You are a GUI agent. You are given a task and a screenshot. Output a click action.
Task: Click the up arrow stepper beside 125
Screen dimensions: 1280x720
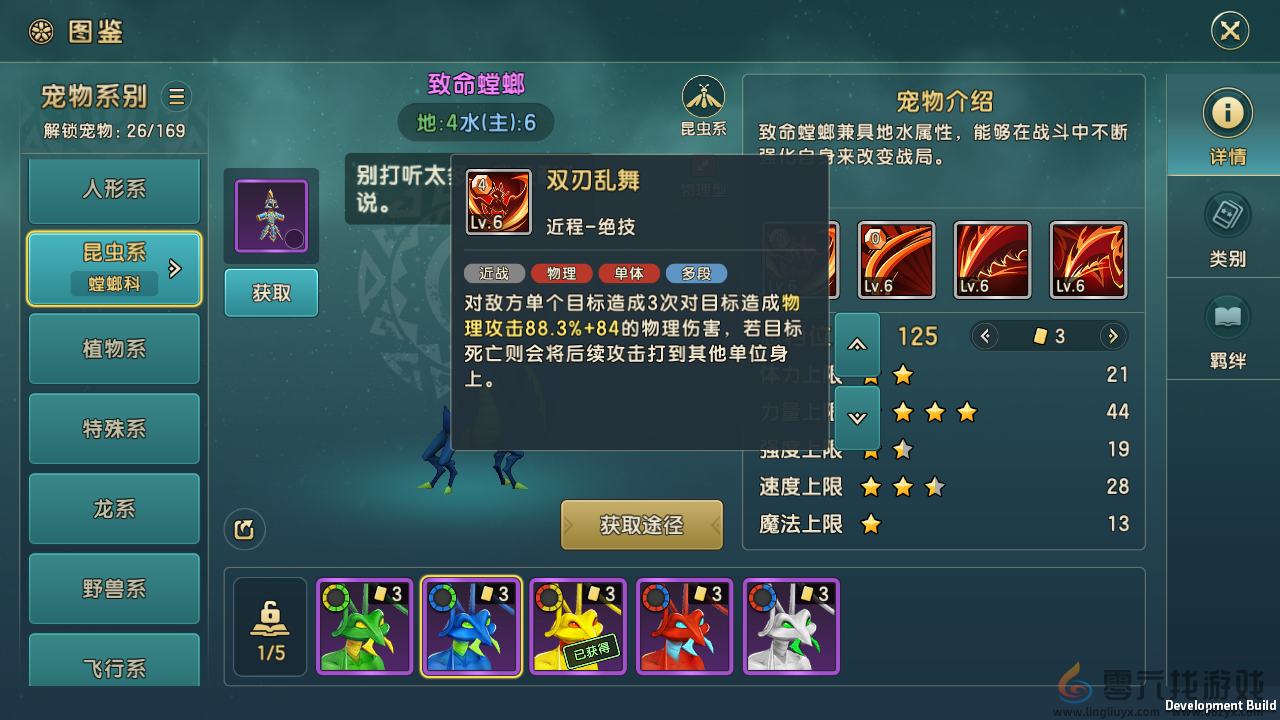click(857, 345)
